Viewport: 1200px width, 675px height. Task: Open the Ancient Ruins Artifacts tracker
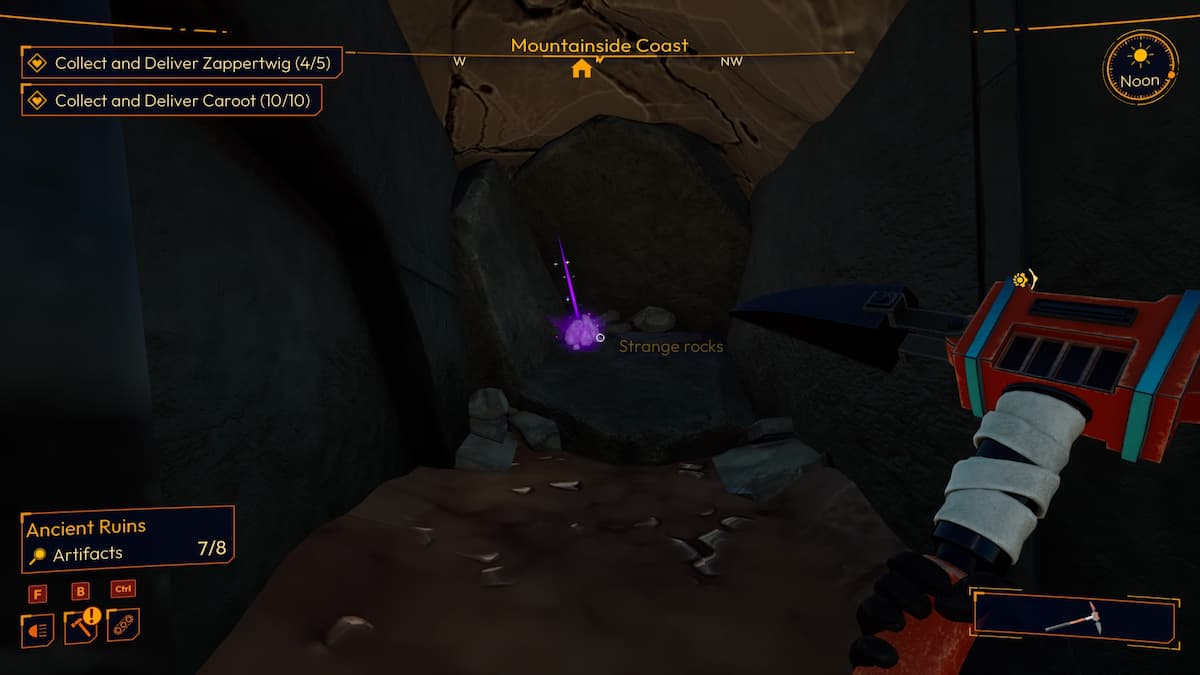coord(127,540)
